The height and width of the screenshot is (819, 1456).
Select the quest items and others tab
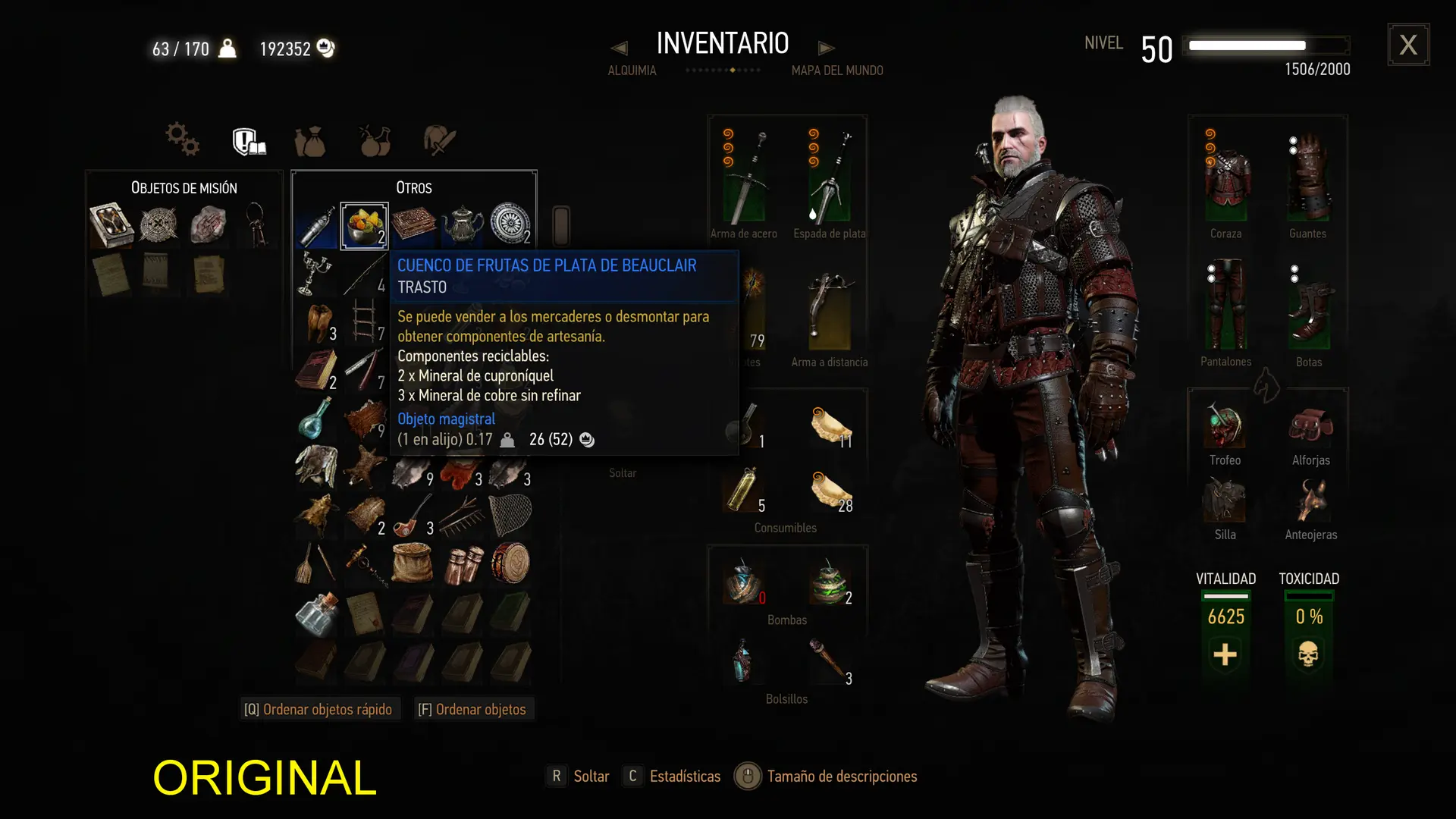(x=249, y=141)
